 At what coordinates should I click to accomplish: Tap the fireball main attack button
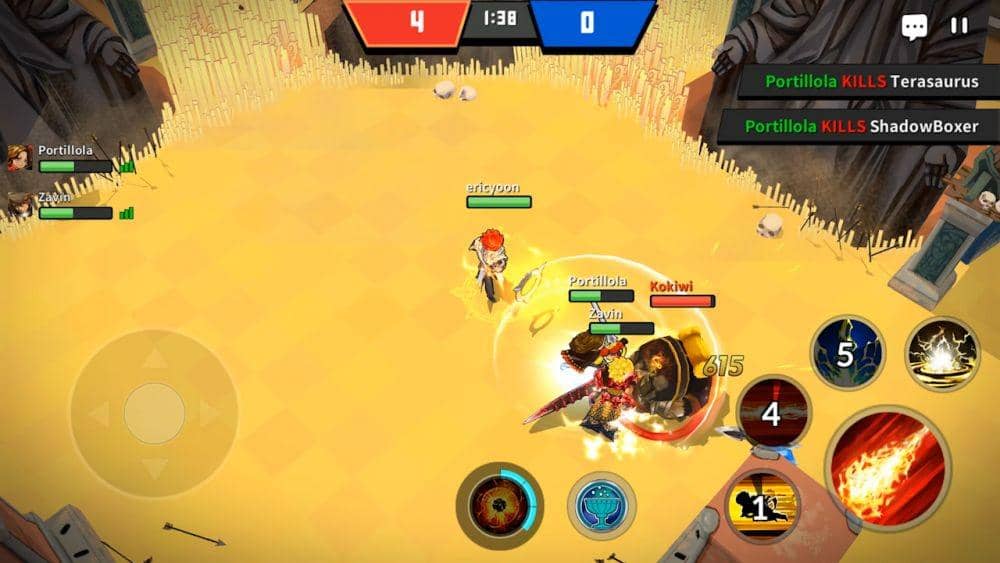(x=887, y=466)
